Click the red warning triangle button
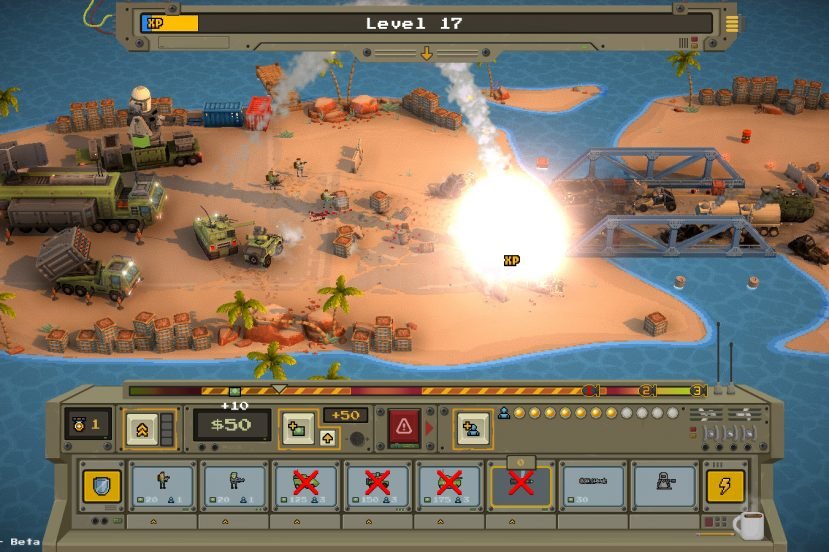 [x=404, y=427]
